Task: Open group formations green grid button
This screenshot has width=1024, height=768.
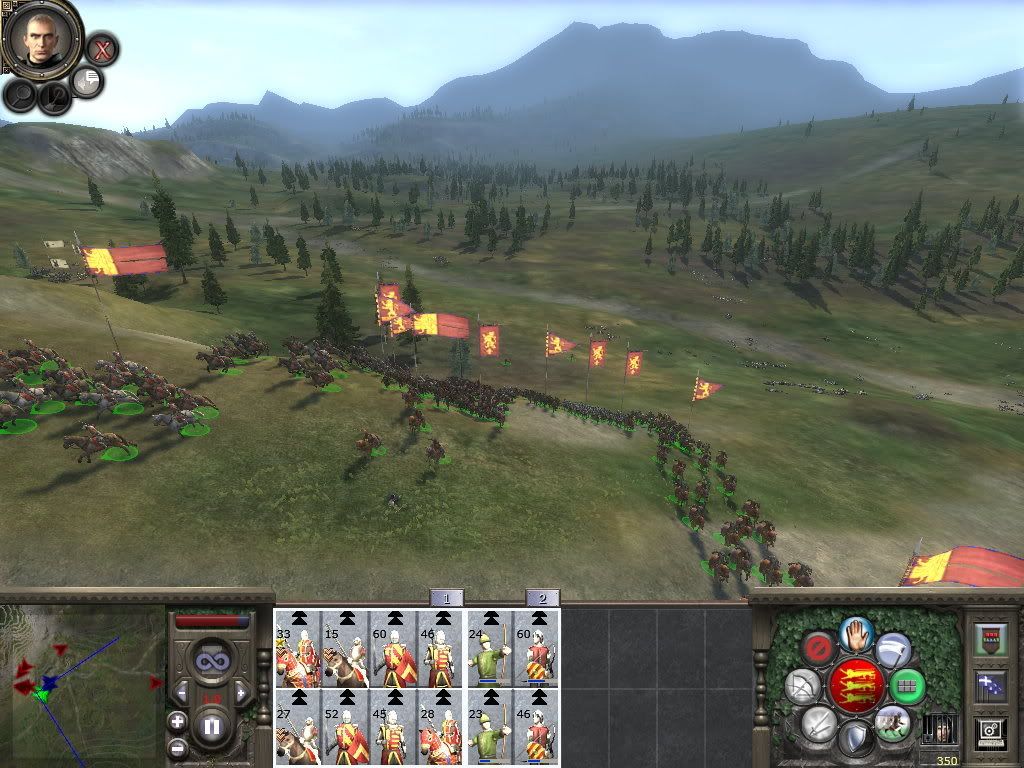Action: coord(907,686)
